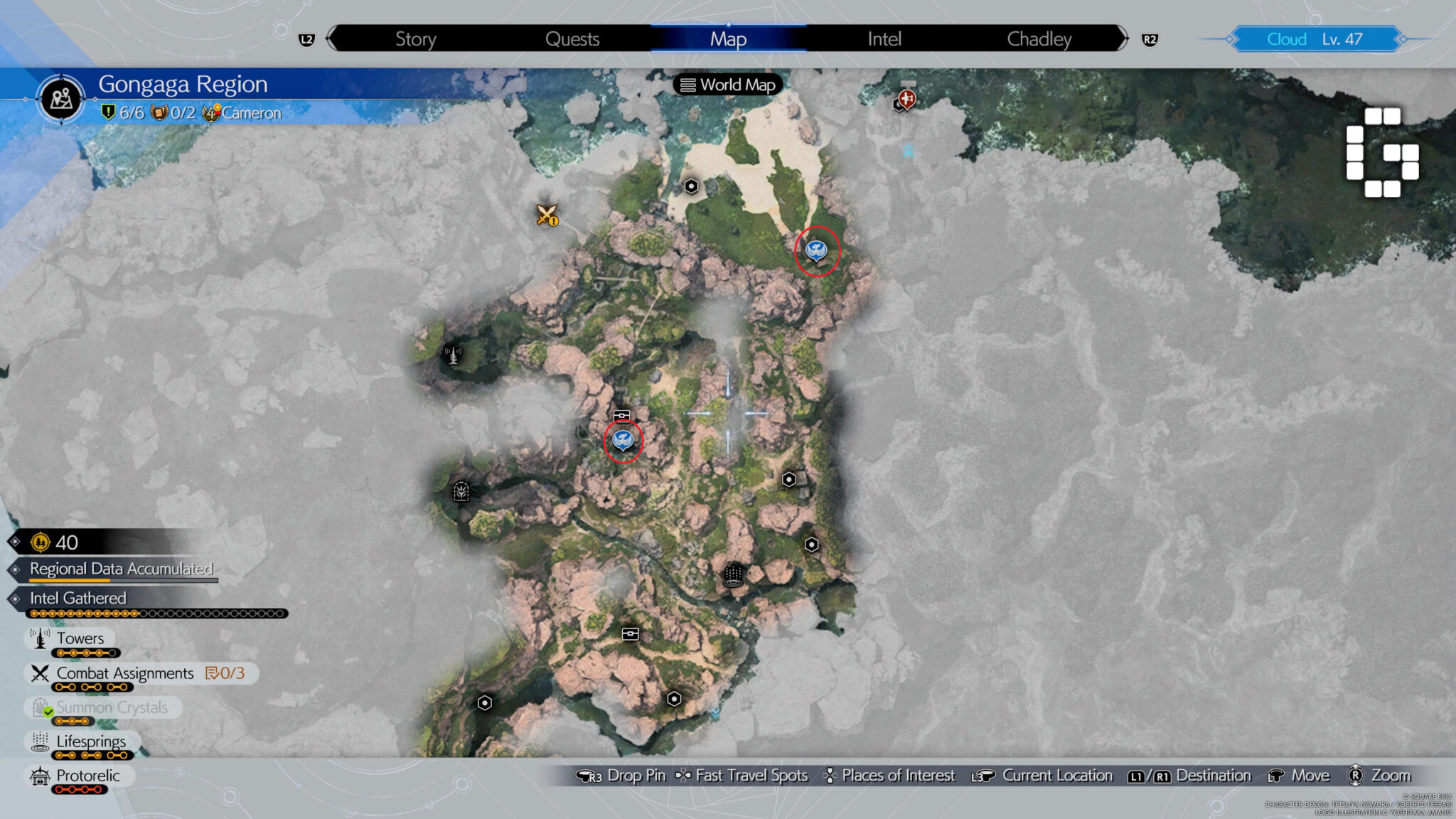Open the Chadley menu
1456x819 pixels.
pos(1039,39)
